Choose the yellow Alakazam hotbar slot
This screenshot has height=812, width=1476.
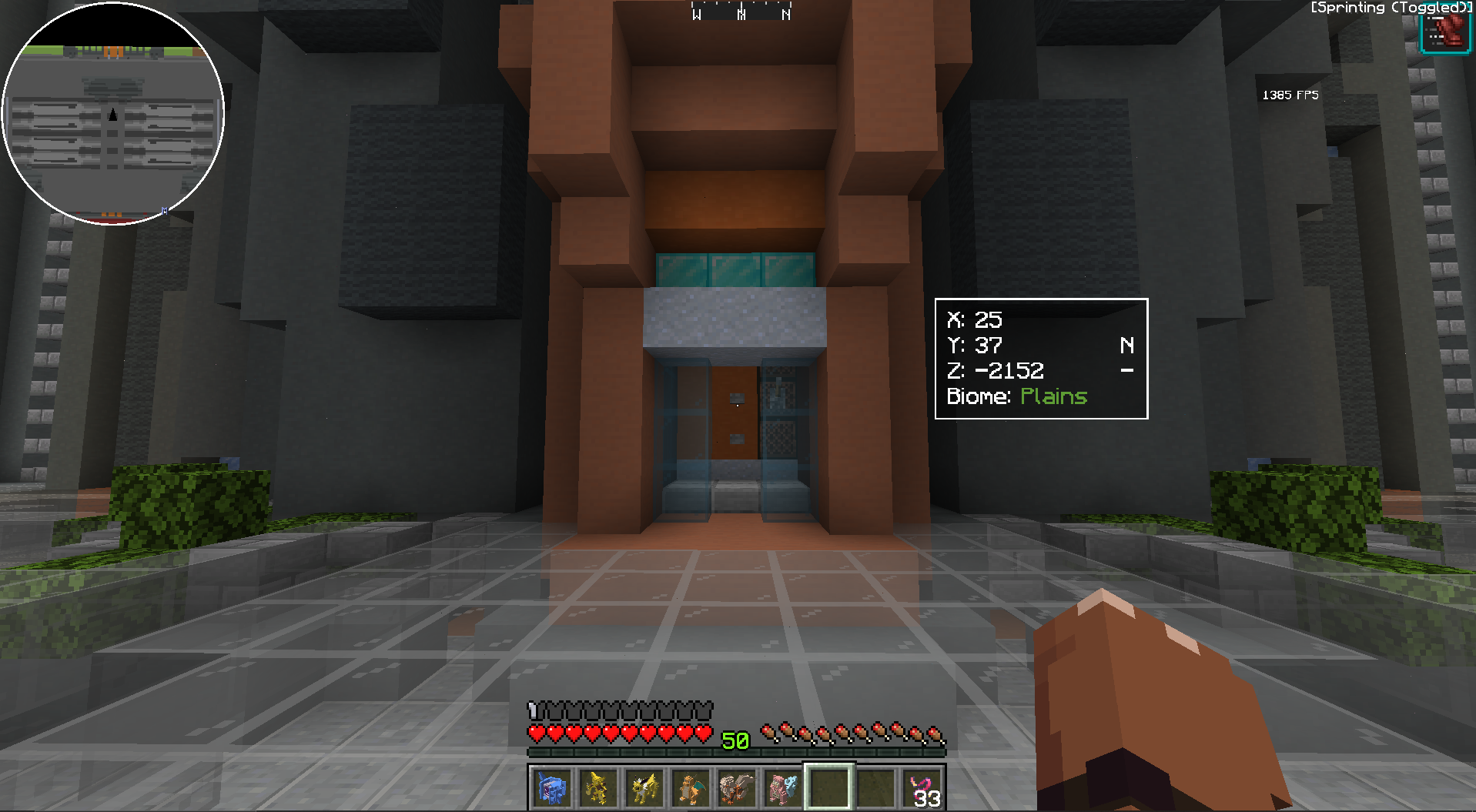[598, 787]
